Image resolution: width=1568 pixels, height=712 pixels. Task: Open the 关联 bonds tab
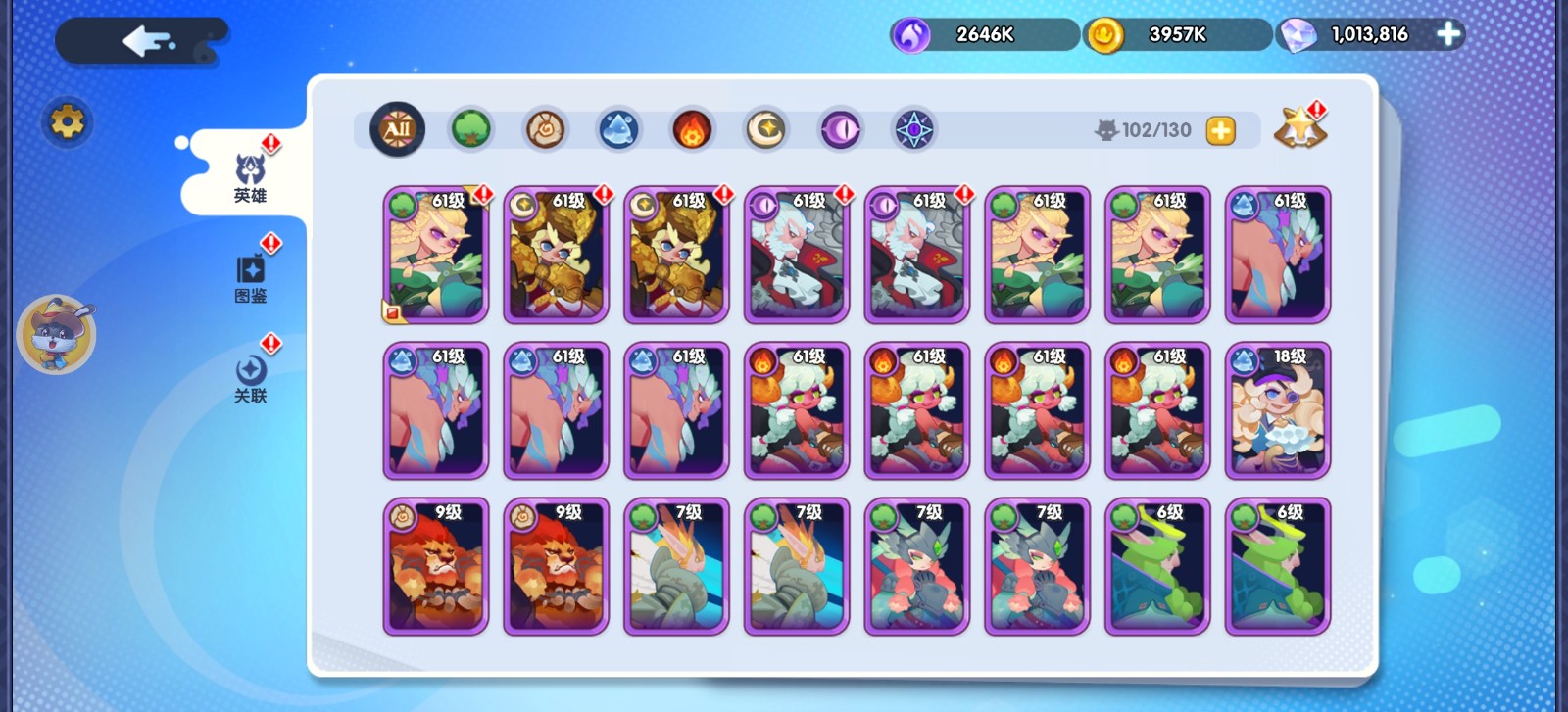tap(251, 379)
